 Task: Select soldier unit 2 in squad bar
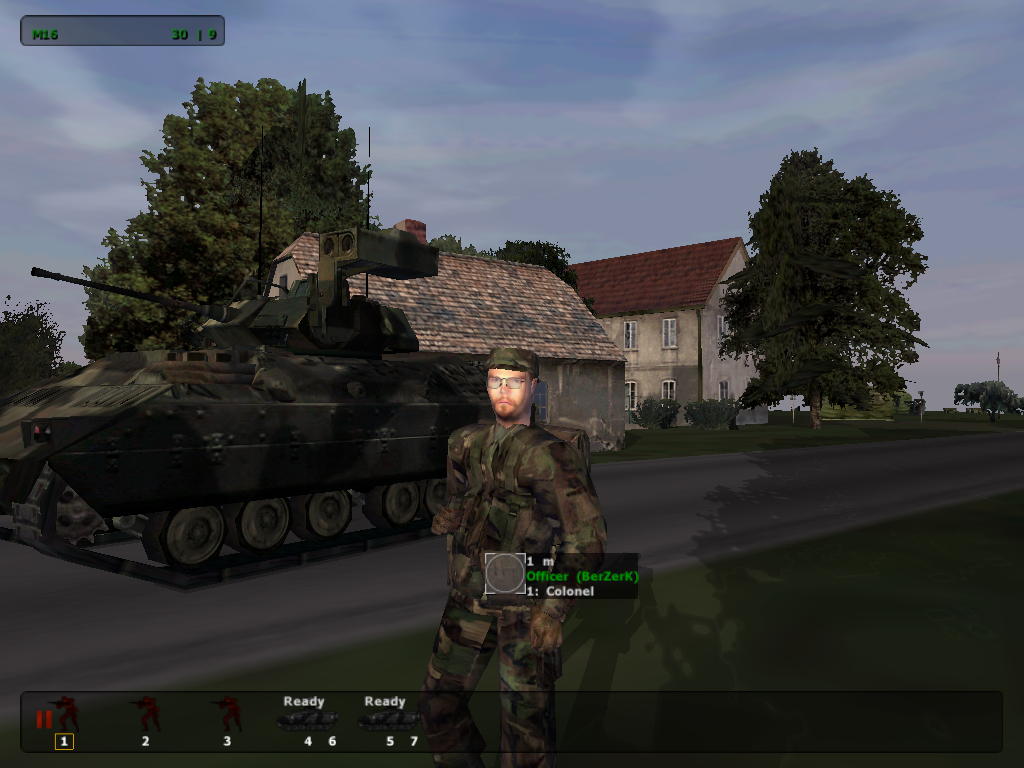point(147,715)
